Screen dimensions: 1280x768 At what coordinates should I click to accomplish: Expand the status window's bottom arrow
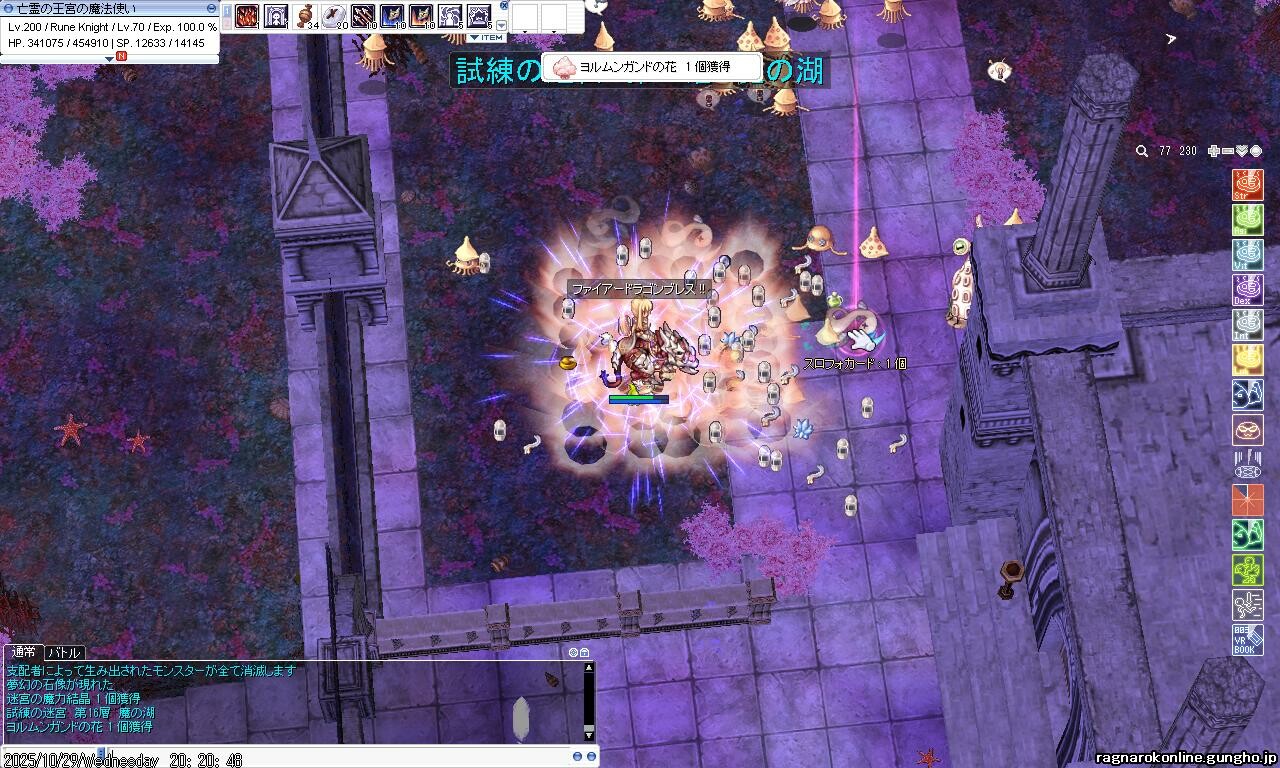[110, 58]
